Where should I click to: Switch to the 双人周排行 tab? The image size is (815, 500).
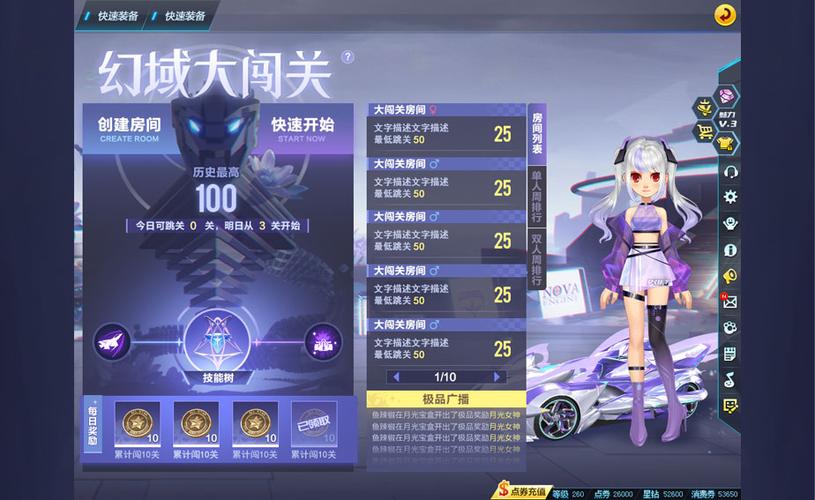(537, 260)
